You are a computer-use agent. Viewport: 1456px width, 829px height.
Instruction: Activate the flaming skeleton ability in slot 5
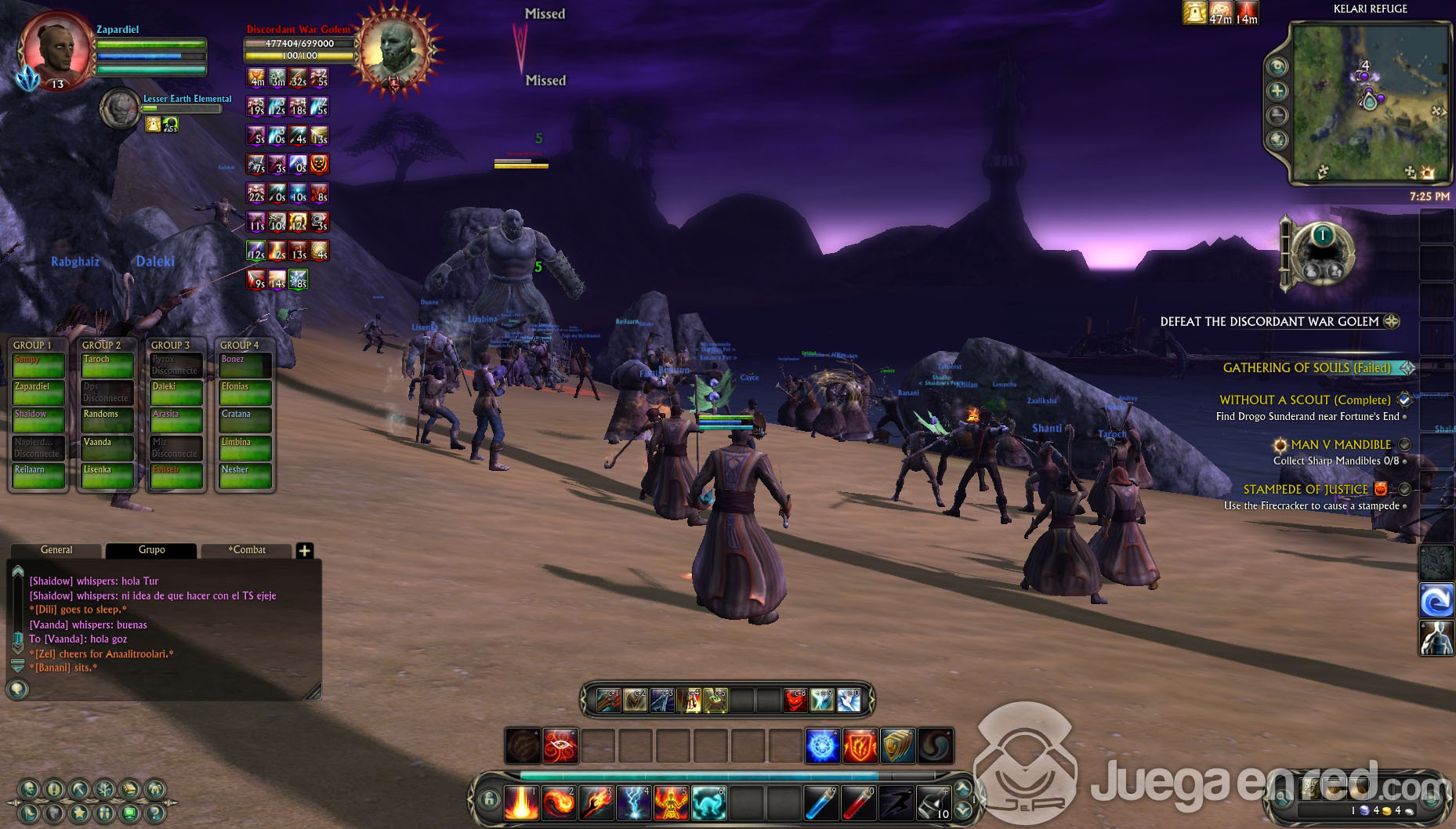click(x=672, y=803)
